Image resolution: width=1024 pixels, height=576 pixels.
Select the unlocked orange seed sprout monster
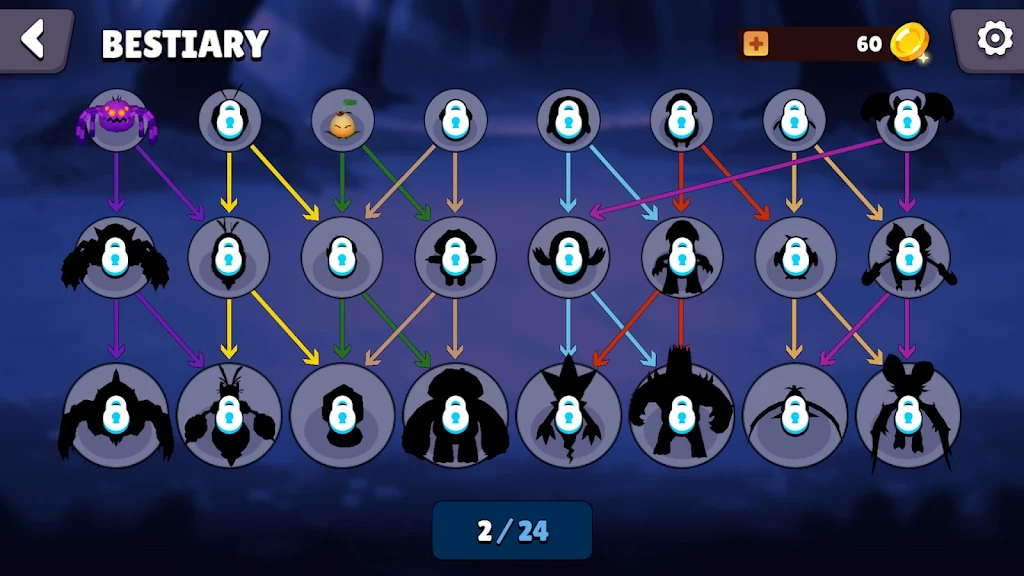343,121
